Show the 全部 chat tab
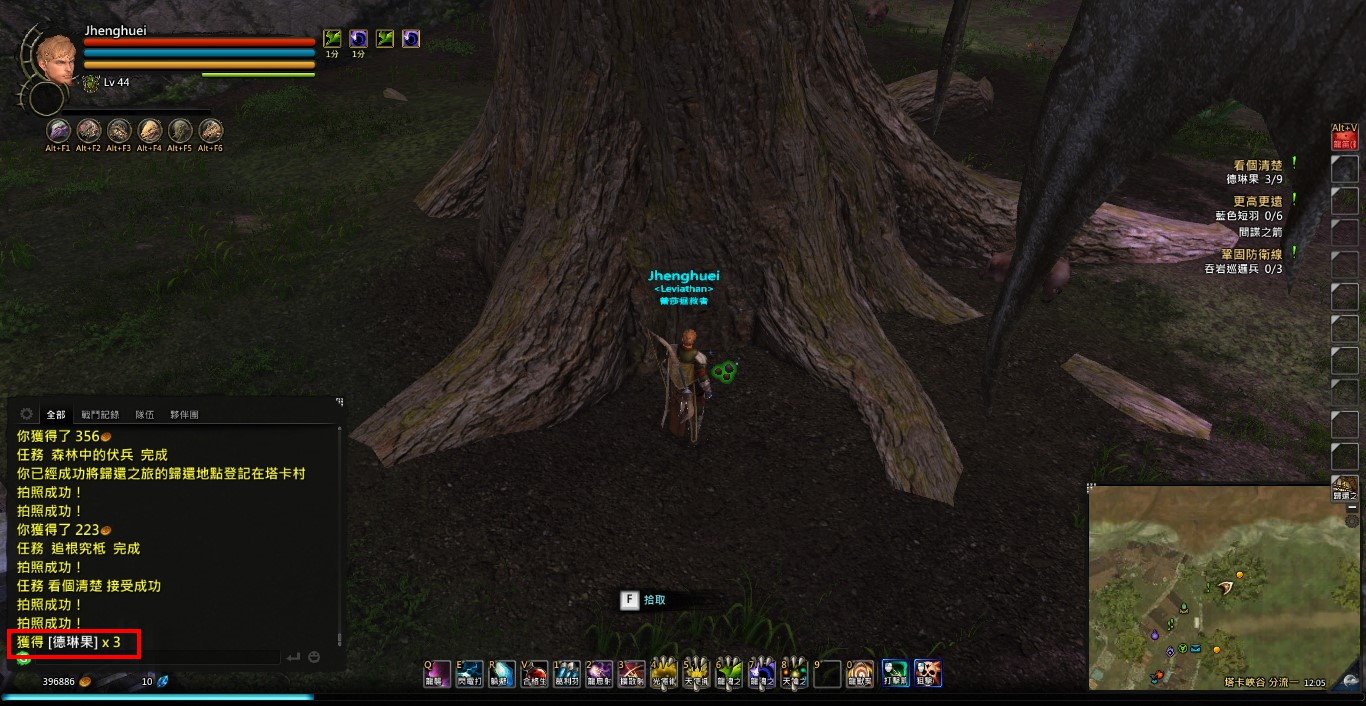 coord(56,414)
